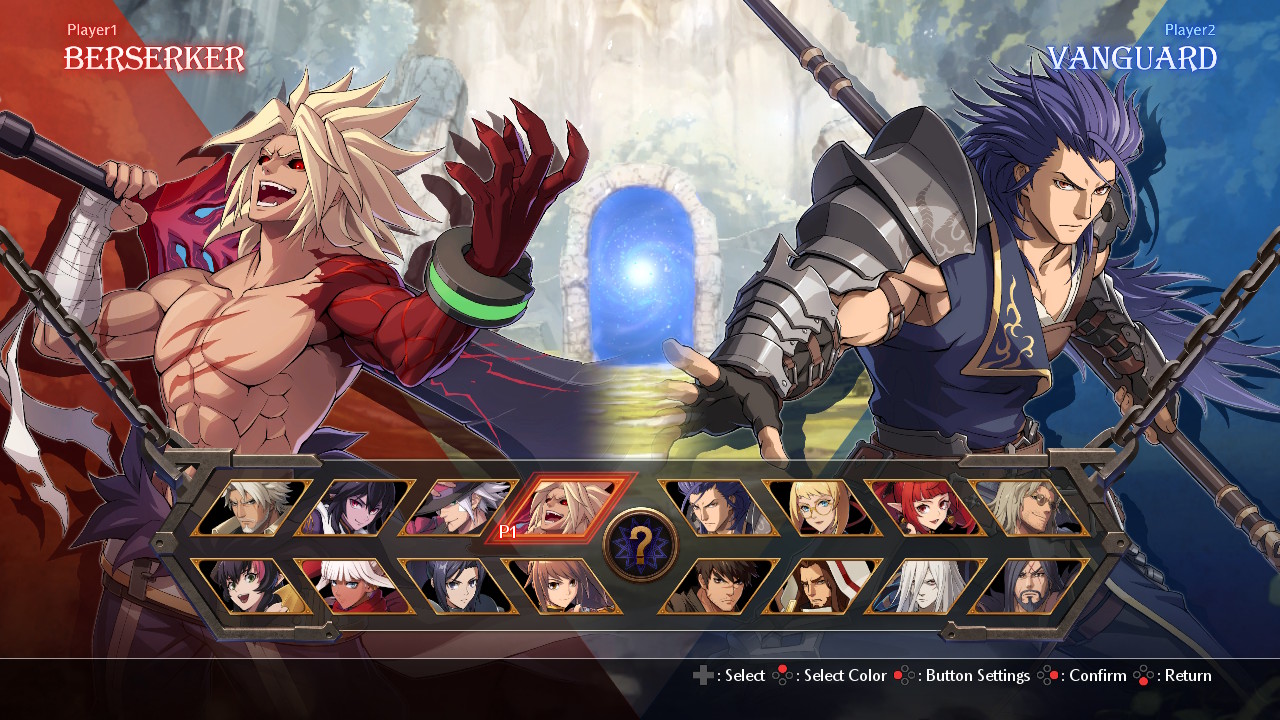Screen dimensions: 1280x720
Task: Pick the white-haired bearded man portrait
Action: click(253, 508)
